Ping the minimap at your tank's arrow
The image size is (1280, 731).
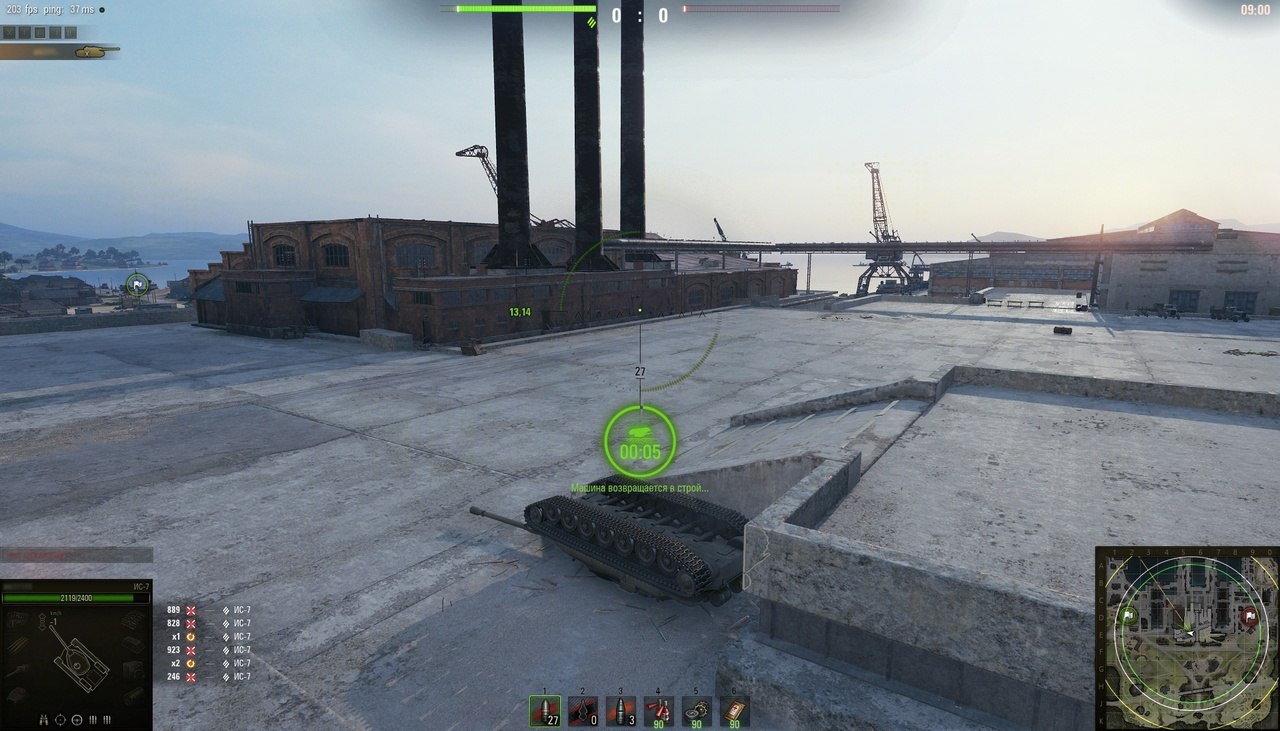(x=1188, y=632)
